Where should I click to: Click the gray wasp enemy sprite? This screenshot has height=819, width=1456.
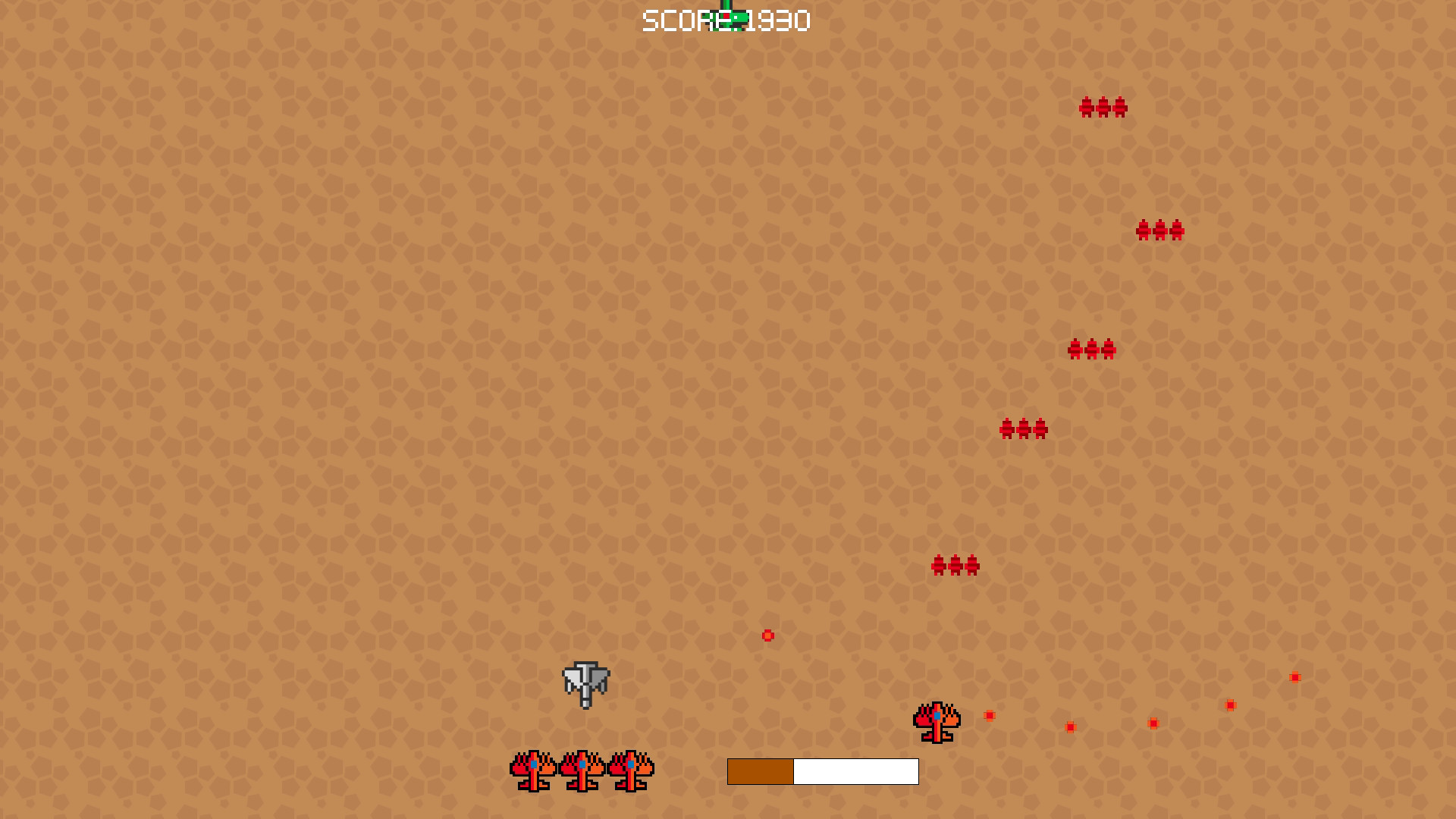tap(585, 683)
